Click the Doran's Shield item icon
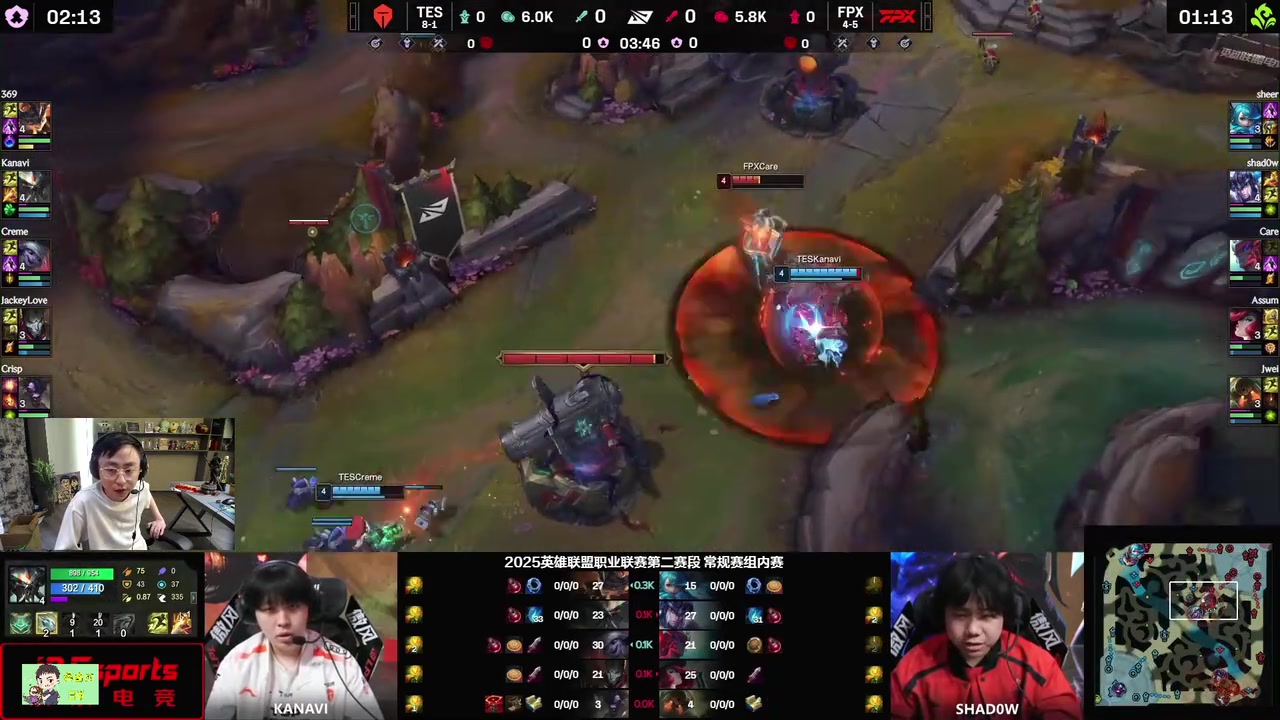 coord(19,624)
